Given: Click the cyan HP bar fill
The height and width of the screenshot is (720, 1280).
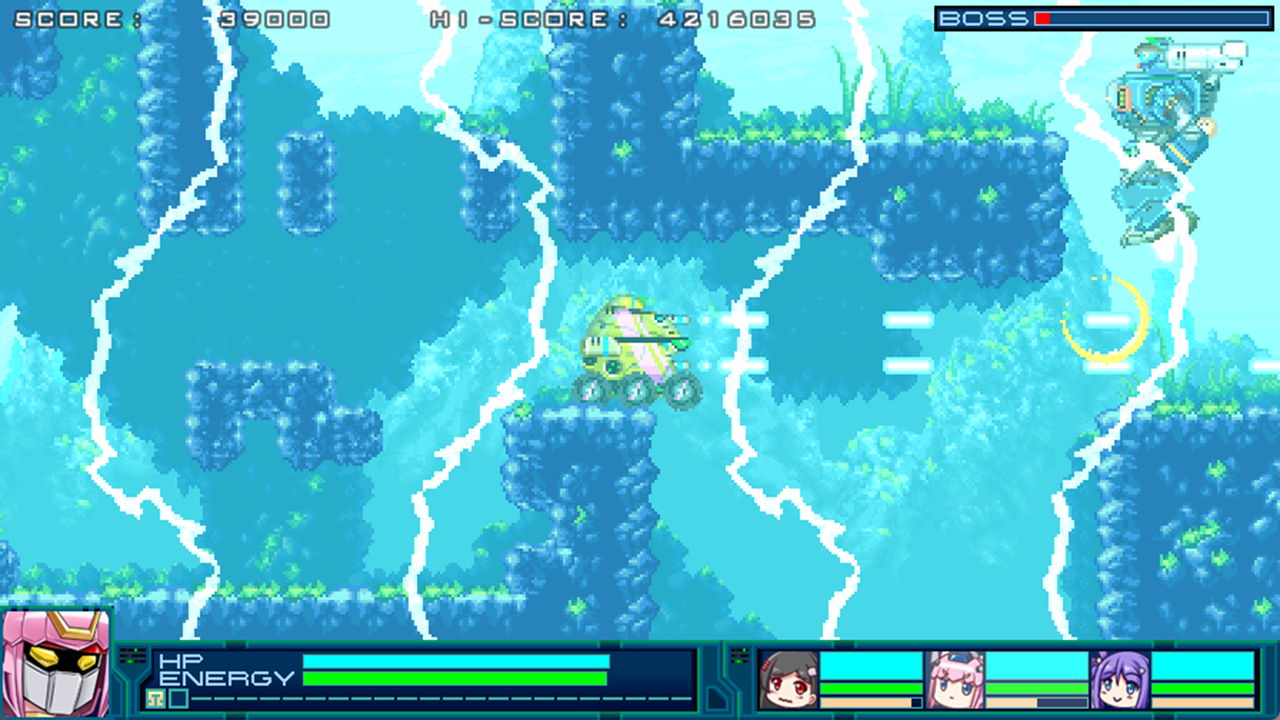Looking at the screenshot, I should point(457,660).
